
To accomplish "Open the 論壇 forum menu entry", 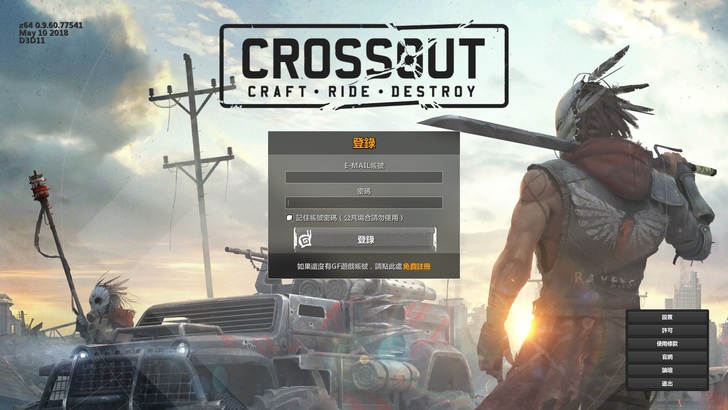I will click(667, 370).
